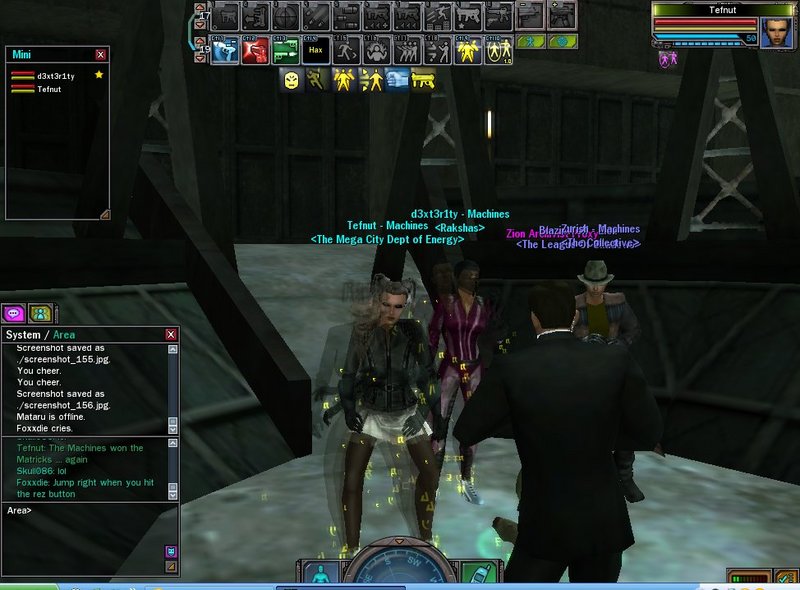Select d3xt3r1ty in the team list
The width and height of the screenshot is (800, 590).
pos(56,76)
